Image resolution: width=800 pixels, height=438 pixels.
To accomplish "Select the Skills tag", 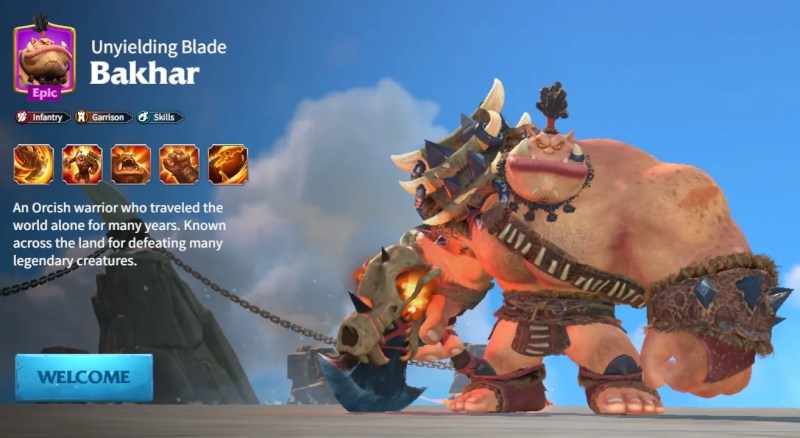I will [x=159, y=117].
